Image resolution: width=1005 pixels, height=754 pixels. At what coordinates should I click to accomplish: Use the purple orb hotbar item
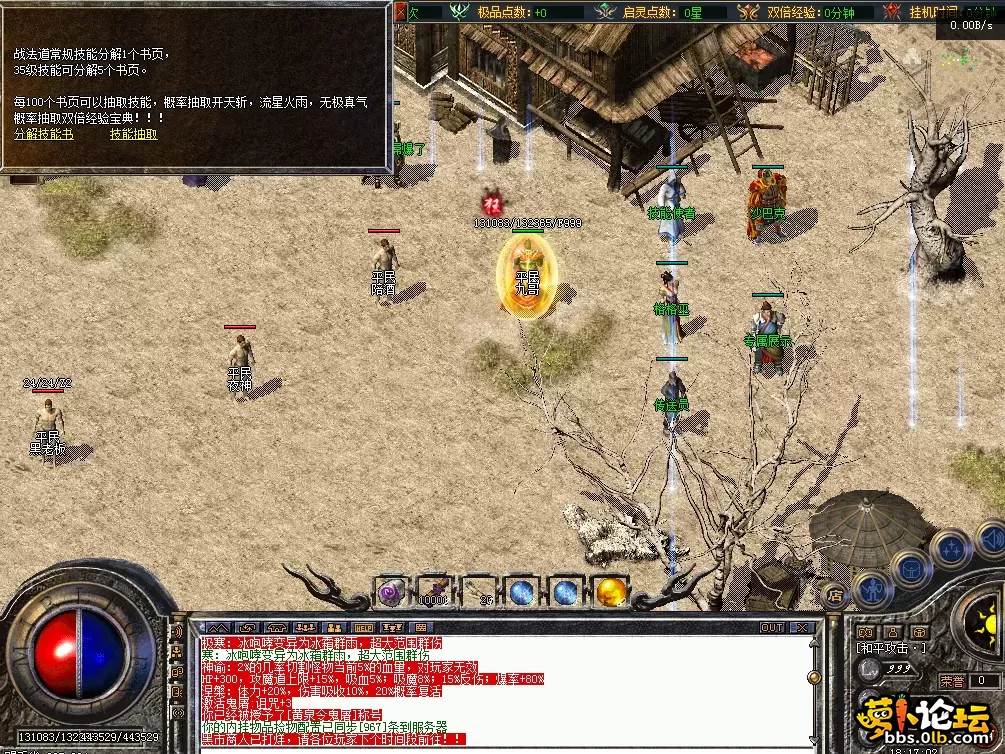[389, 591]
